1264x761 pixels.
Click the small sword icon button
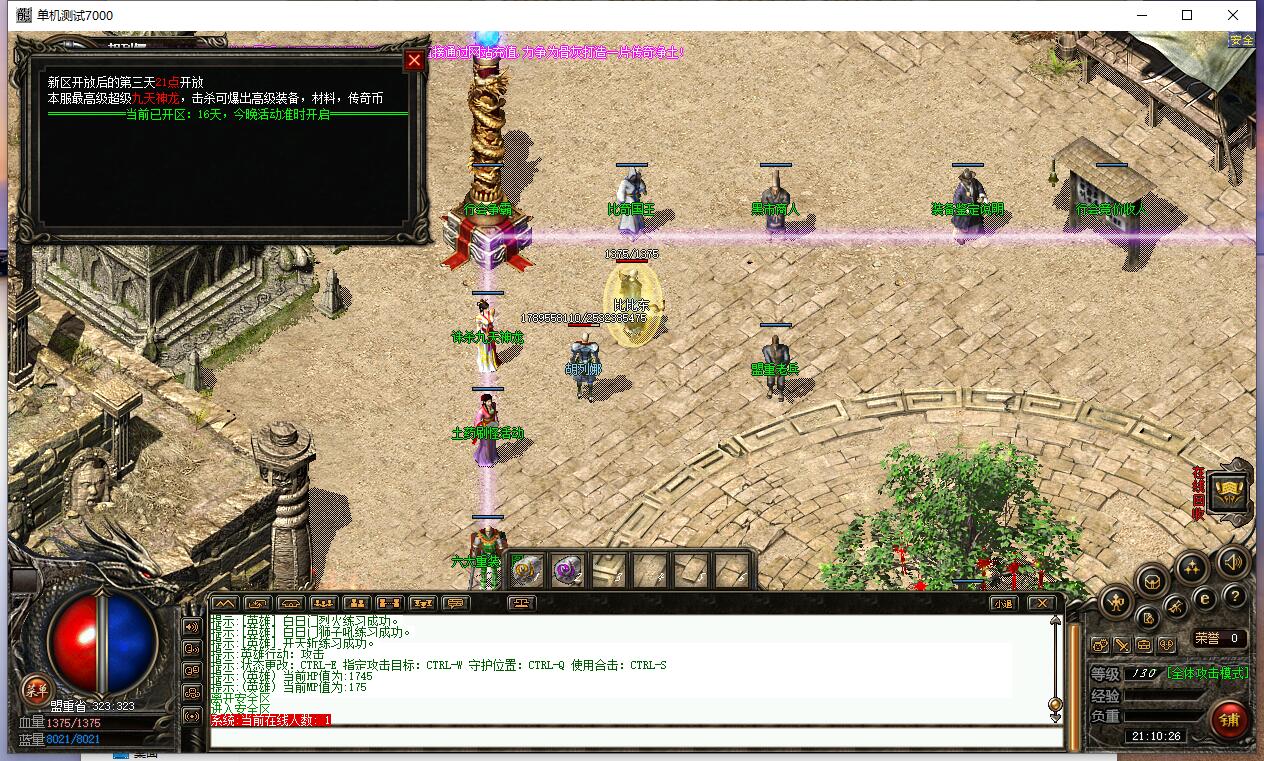[1122, 646]
